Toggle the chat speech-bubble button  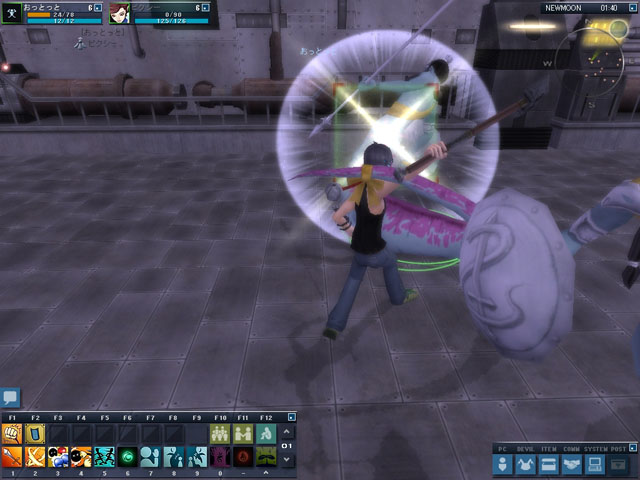[x=11, y=398]
